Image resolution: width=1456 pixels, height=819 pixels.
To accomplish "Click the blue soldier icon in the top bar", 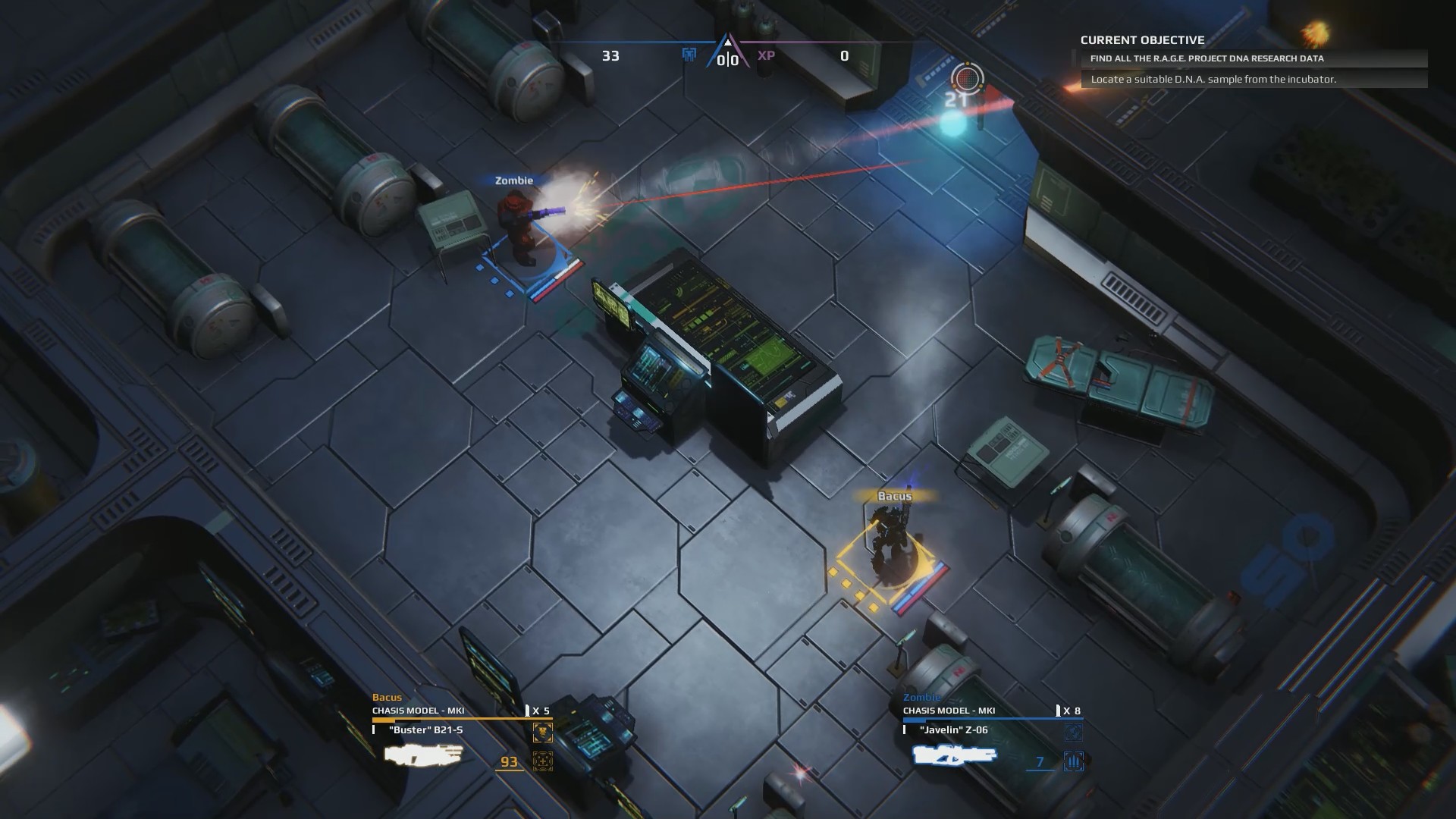I will [690, 55].
